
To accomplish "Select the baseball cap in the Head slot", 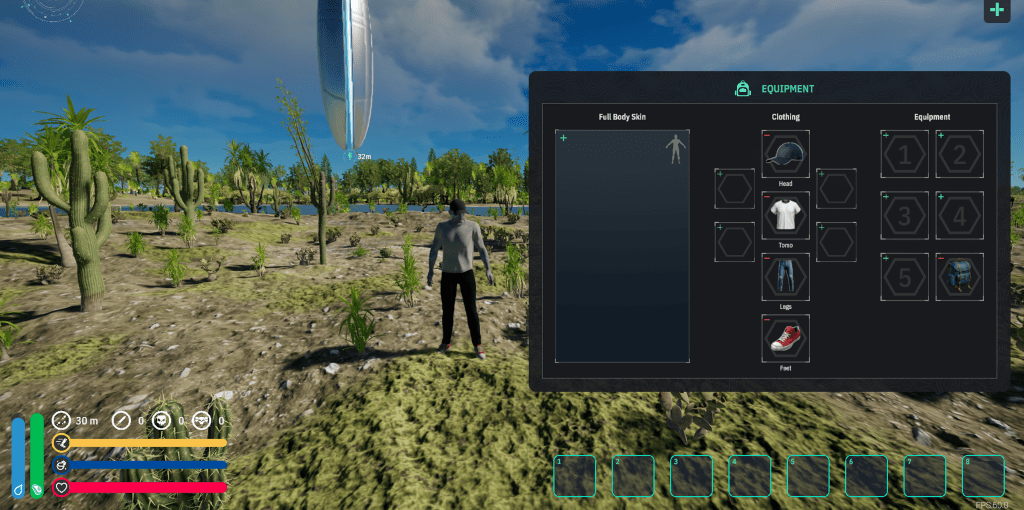I will click(x=786, y=154).
